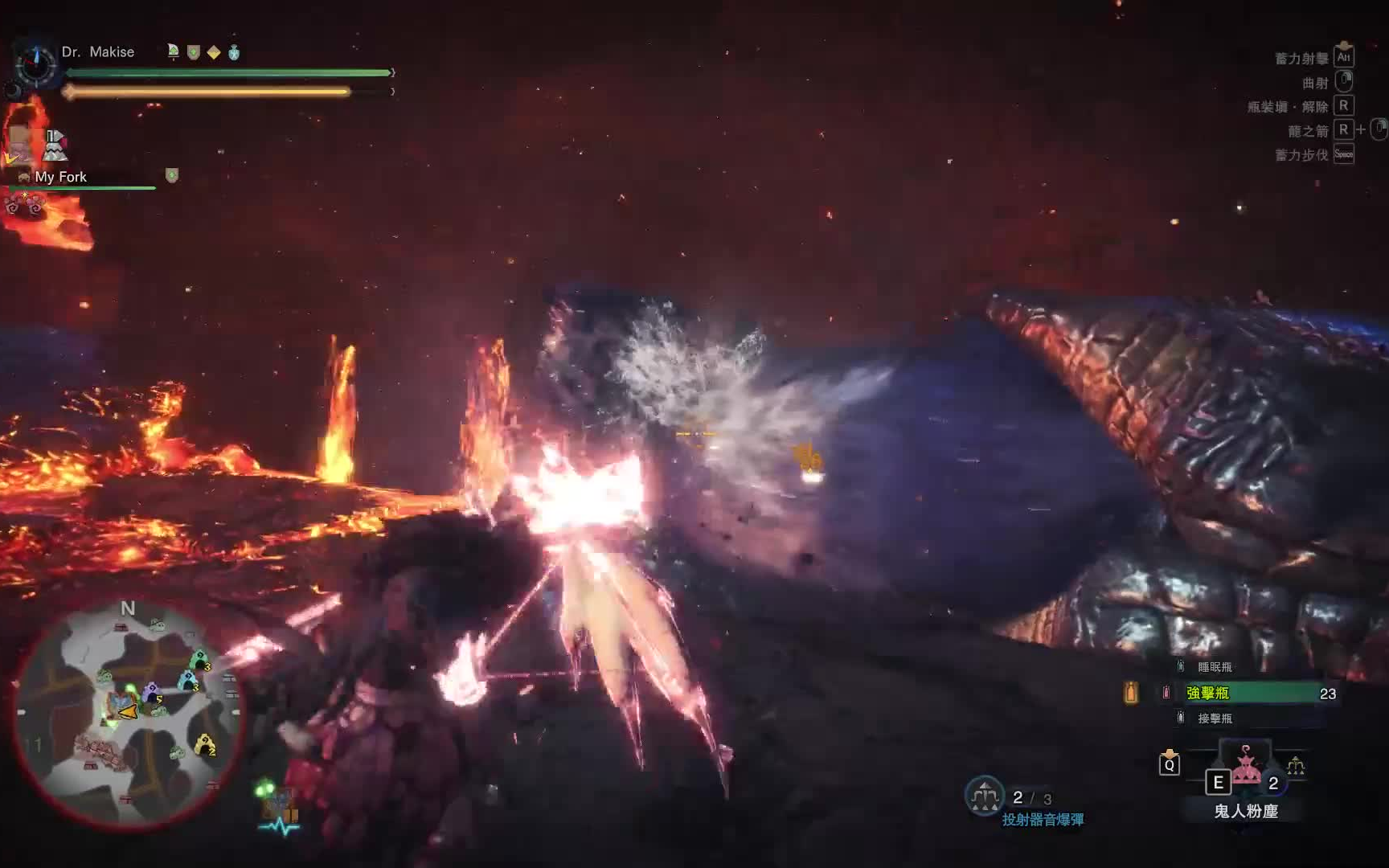
Task: Use the 鬼人粉塵 item in item bar
Action: (1246, 770)
